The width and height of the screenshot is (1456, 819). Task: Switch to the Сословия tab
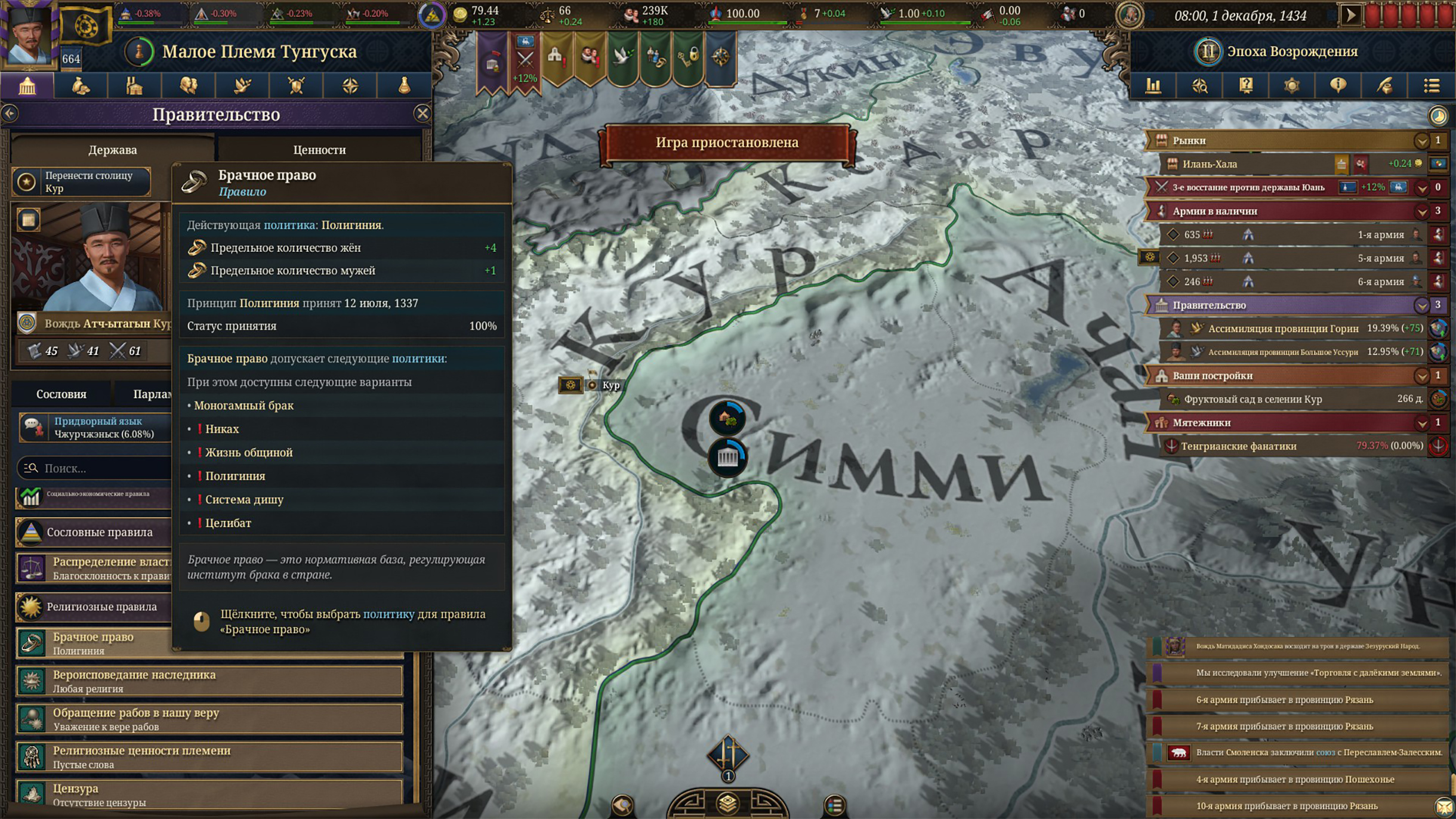click(x=61, y=394)
